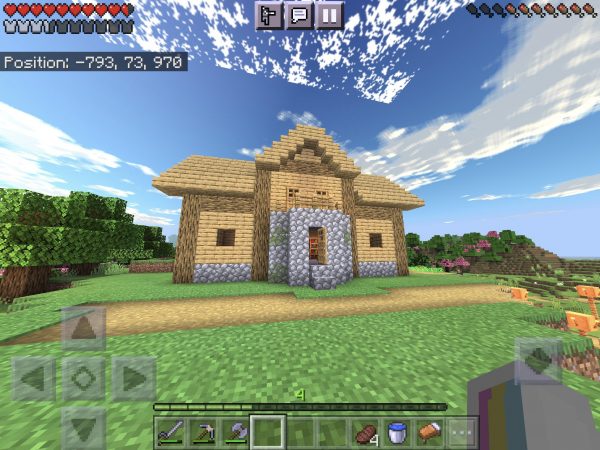Select the cooked meat stack slot

point(364,432)
